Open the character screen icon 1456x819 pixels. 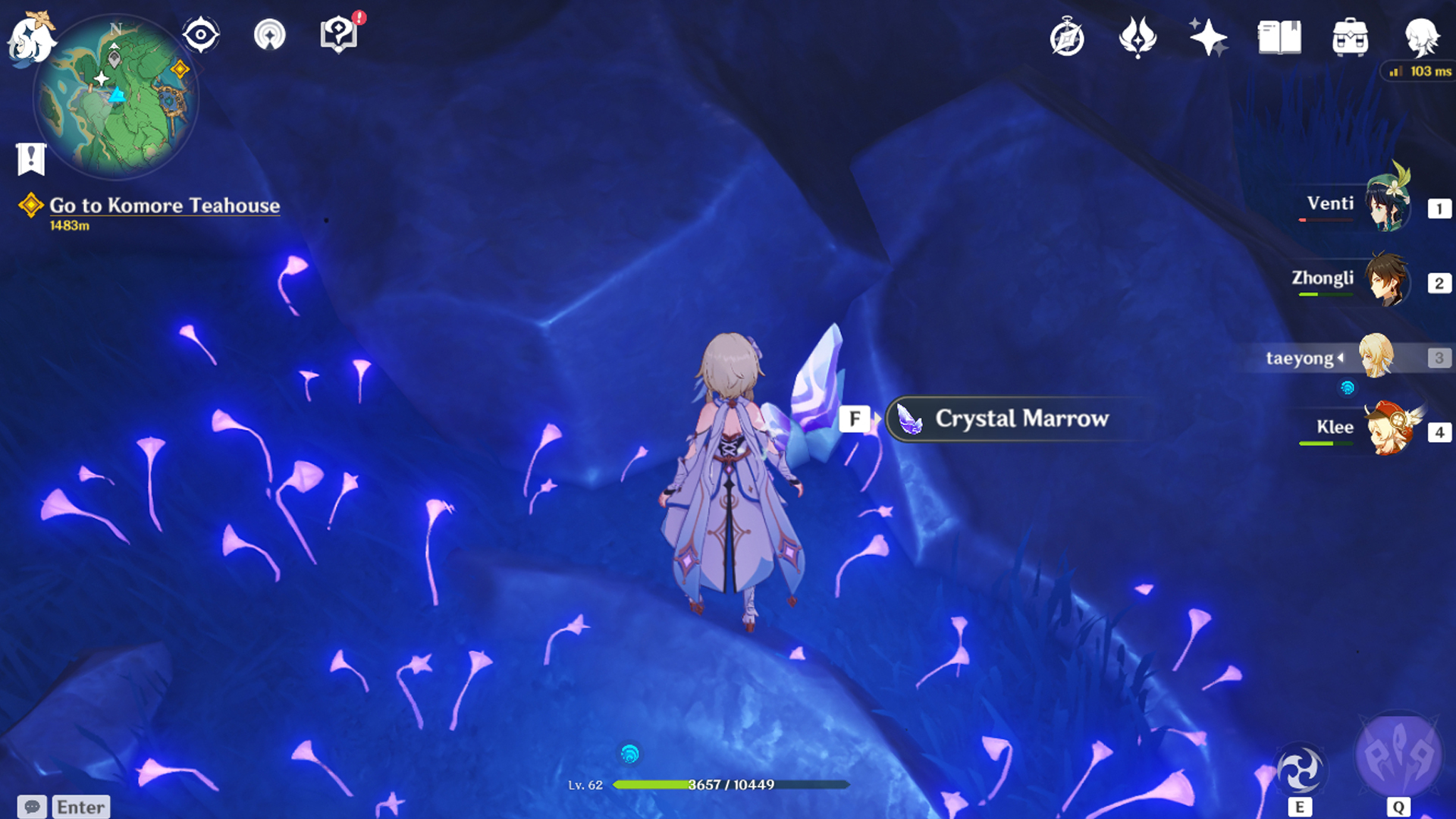coord(1421,36)
